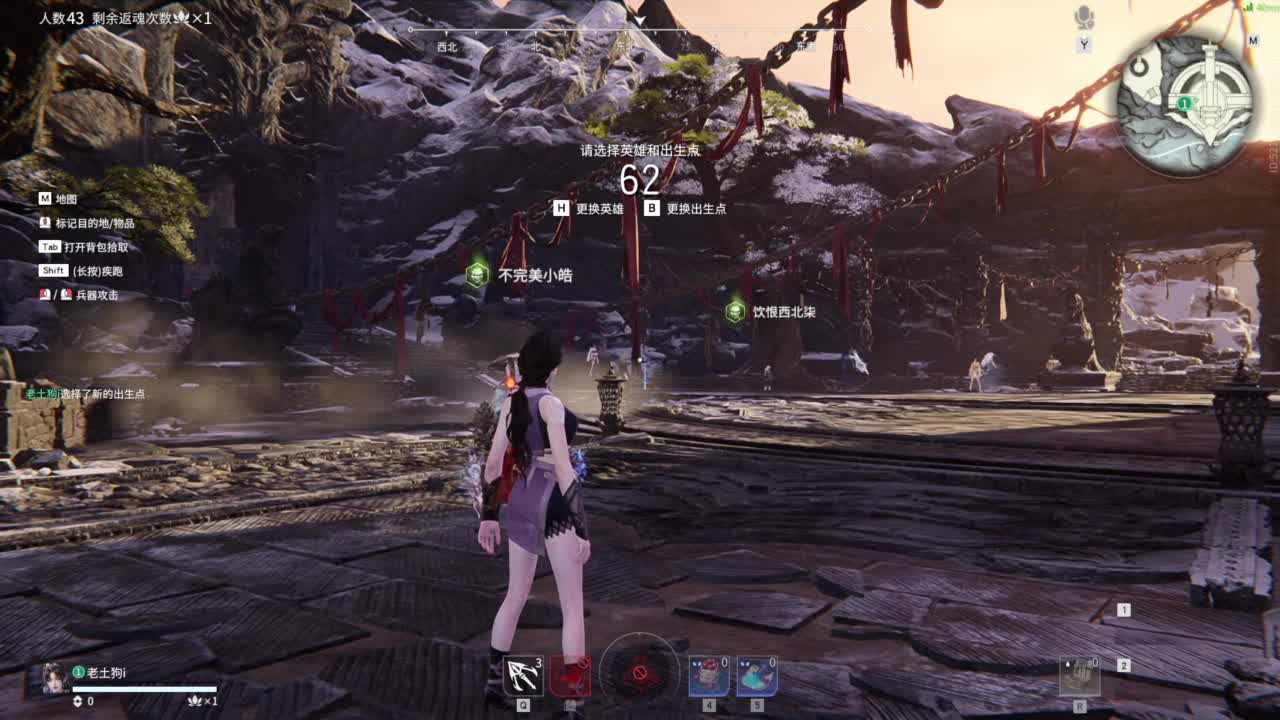This screenshot has width=1280, height=720.
Task: Select the grappling hook slot
Action: pos(523,676)
